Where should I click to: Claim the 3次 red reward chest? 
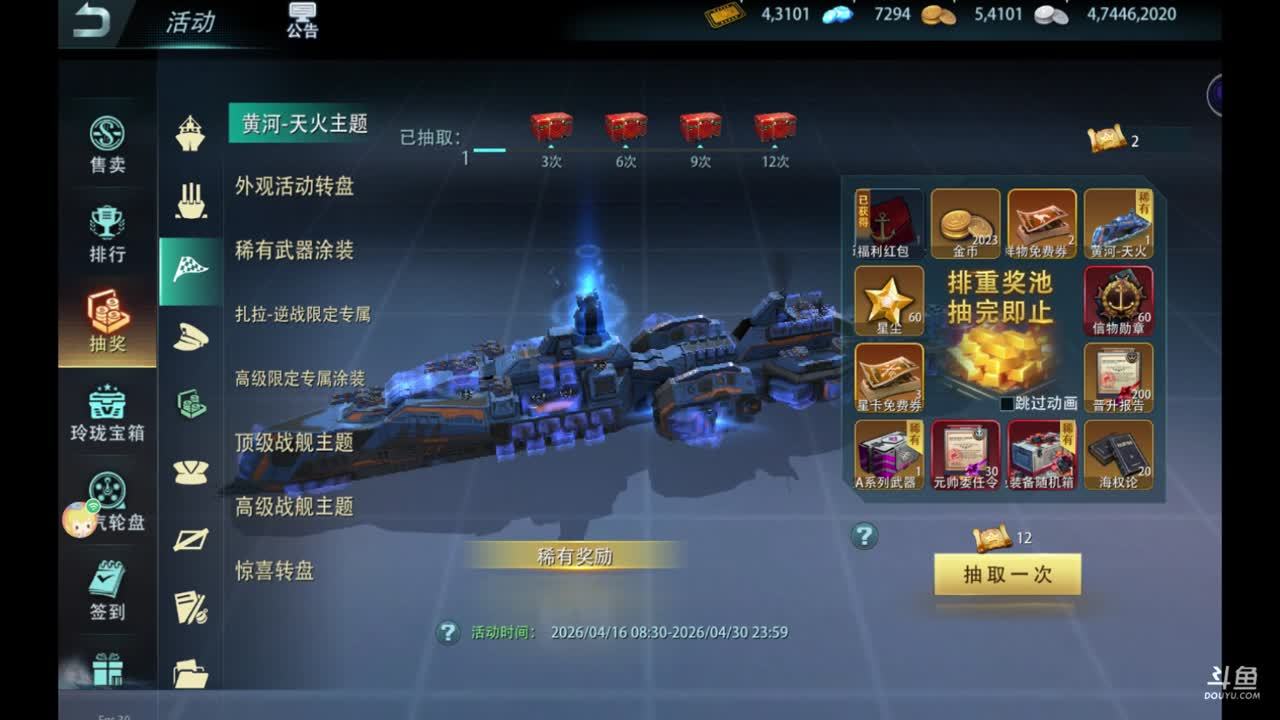(551, 128)
